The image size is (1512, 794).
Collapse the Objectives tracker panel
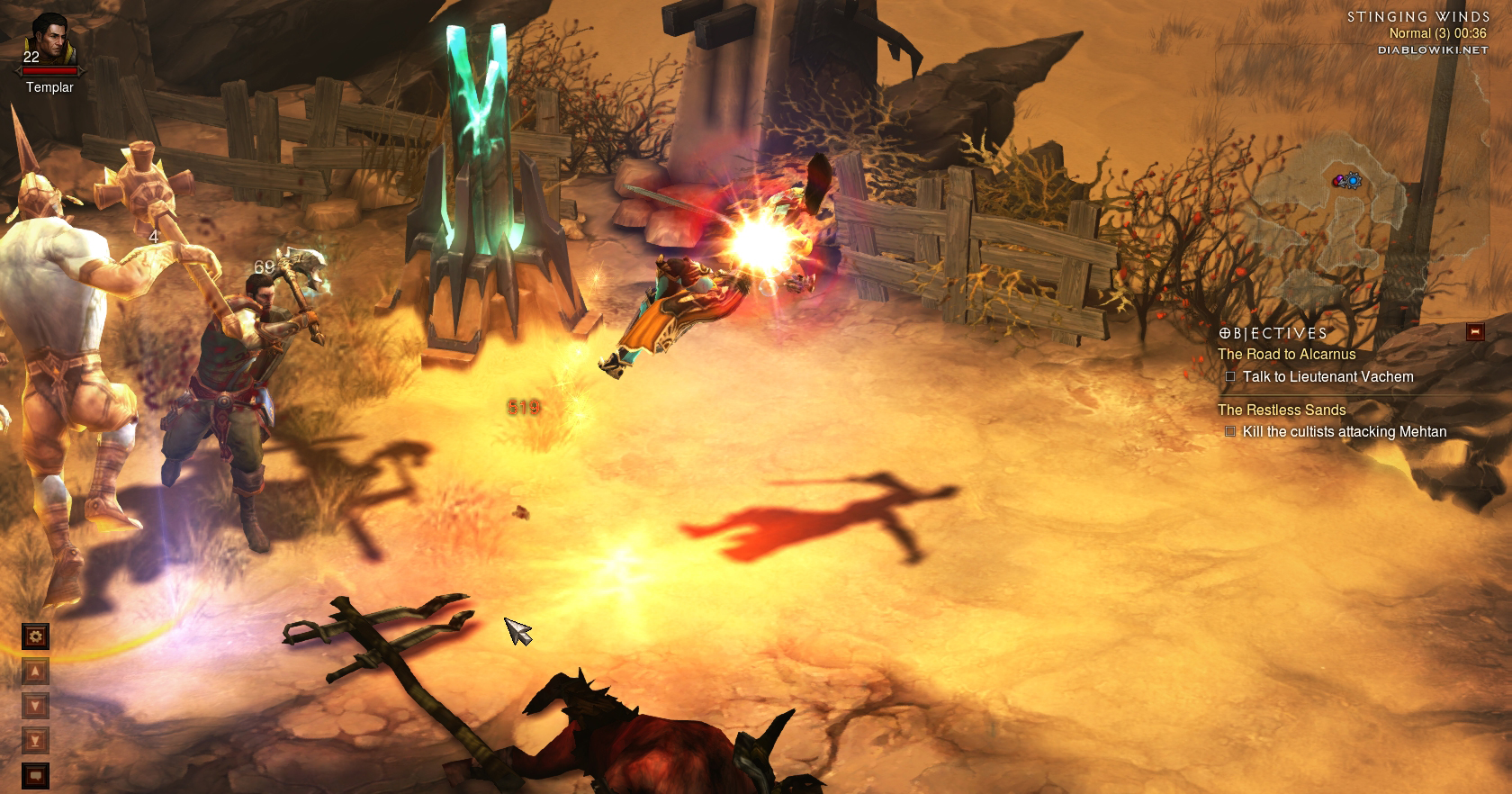1474,332
